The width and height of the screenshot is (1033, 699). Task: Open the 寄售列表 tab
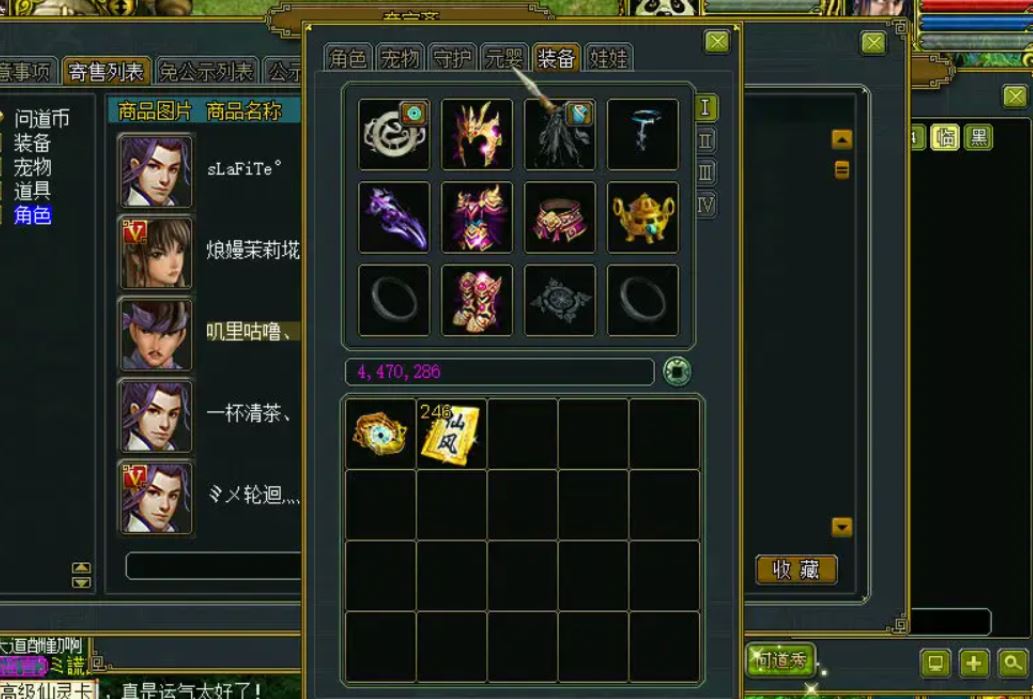[104, 72]
